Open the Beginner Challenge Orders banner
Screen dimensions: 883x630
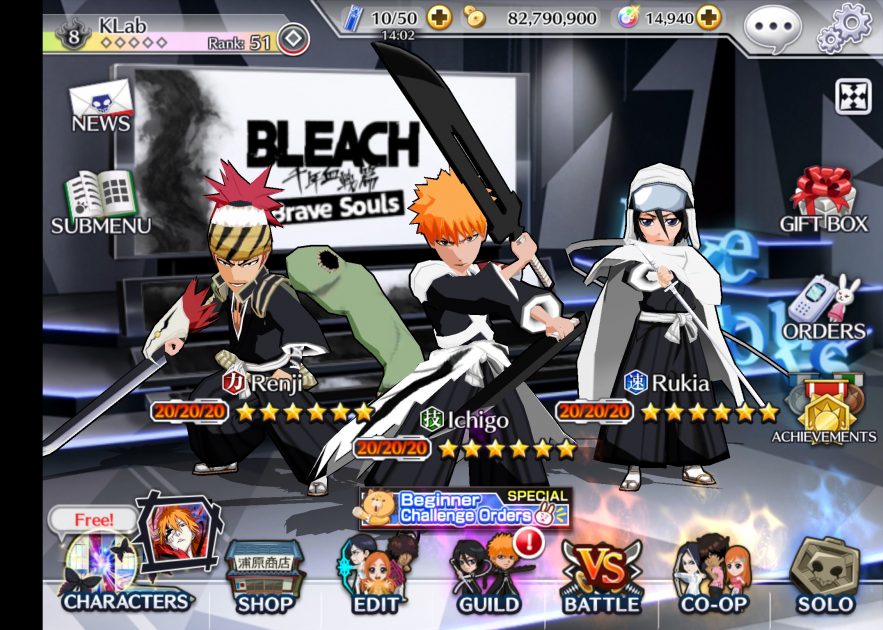[466, 508]
